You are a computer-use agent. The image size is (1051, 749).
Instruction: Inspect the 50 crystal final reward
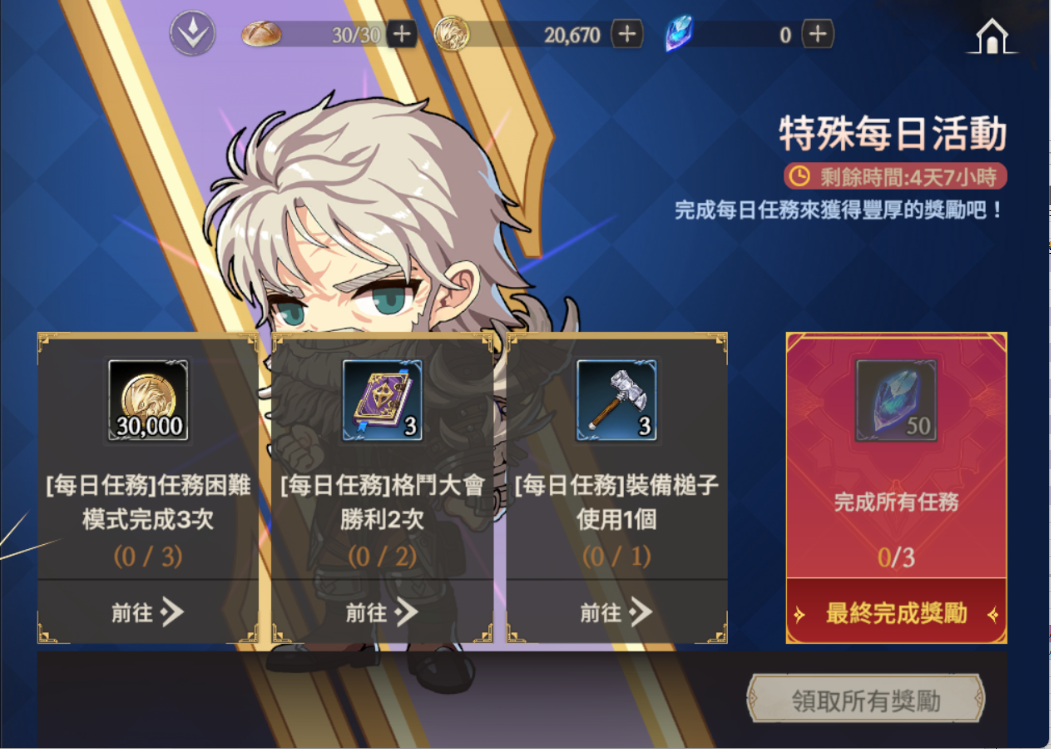coord(896,401)
